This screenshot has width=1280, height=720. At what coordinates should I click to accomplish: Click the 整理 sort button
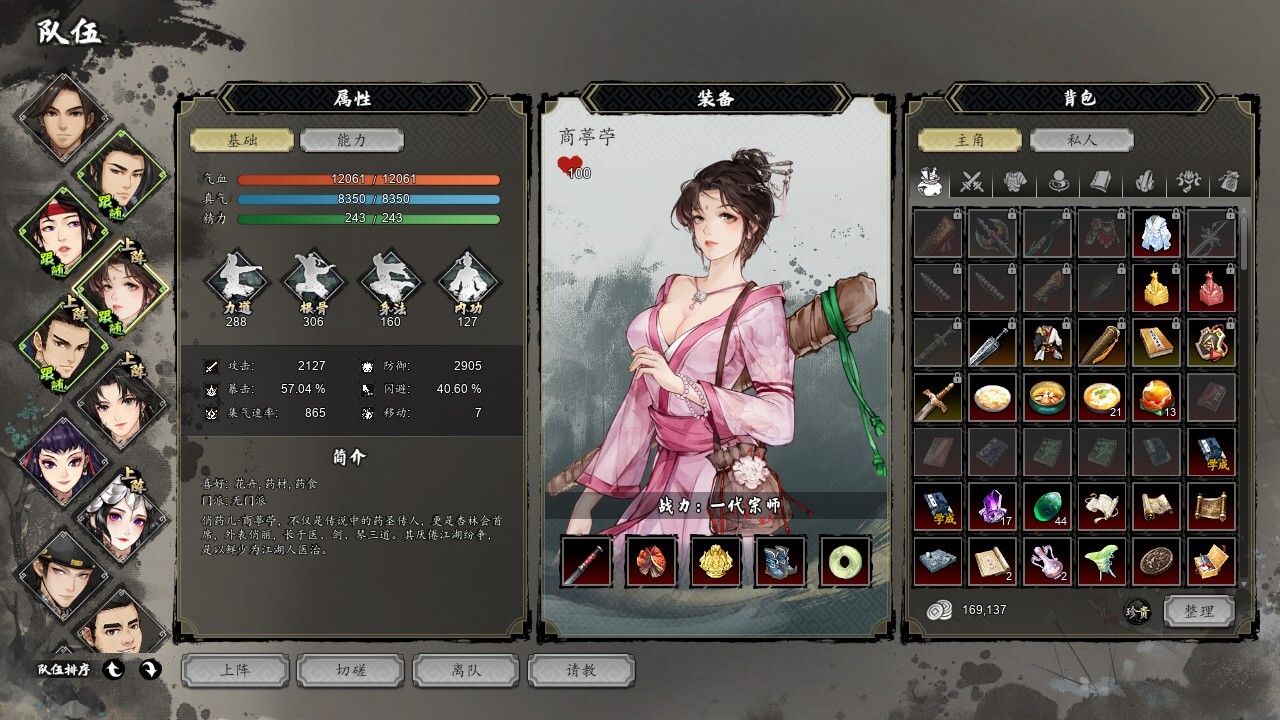[1199, 610]
